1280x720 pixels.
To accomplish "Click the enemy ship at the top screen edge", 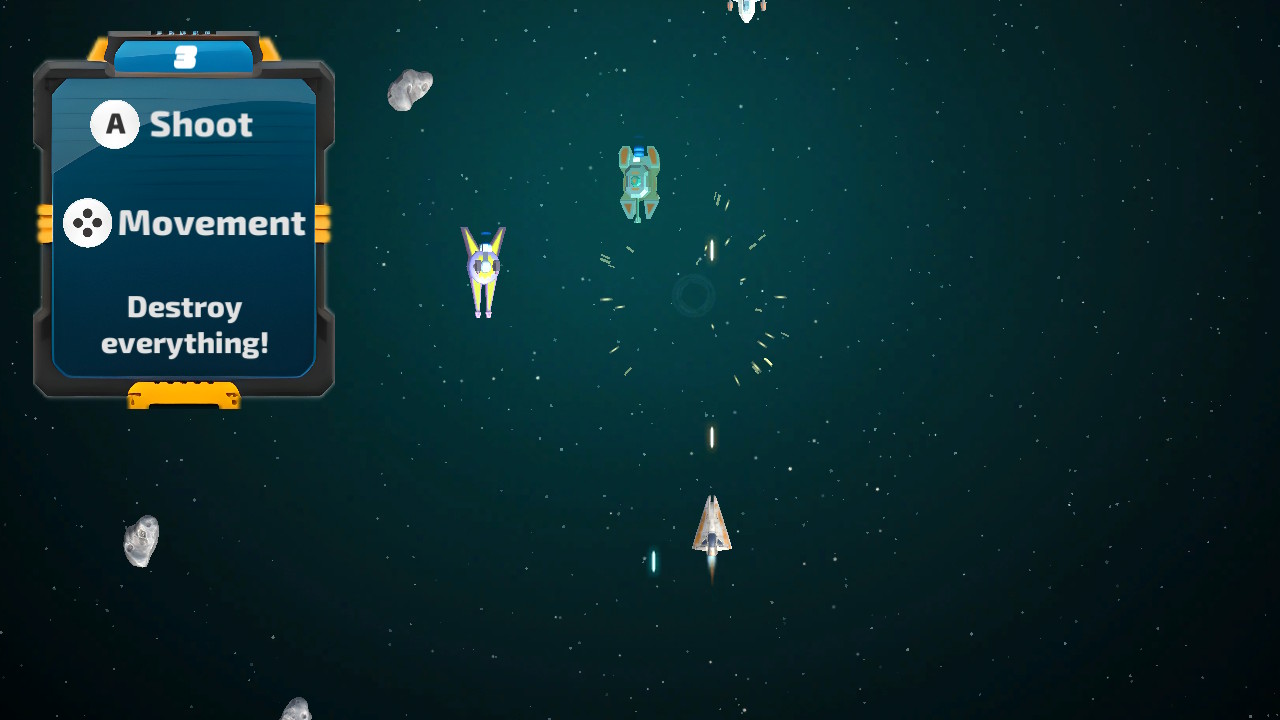I will (x=745, y=8).
